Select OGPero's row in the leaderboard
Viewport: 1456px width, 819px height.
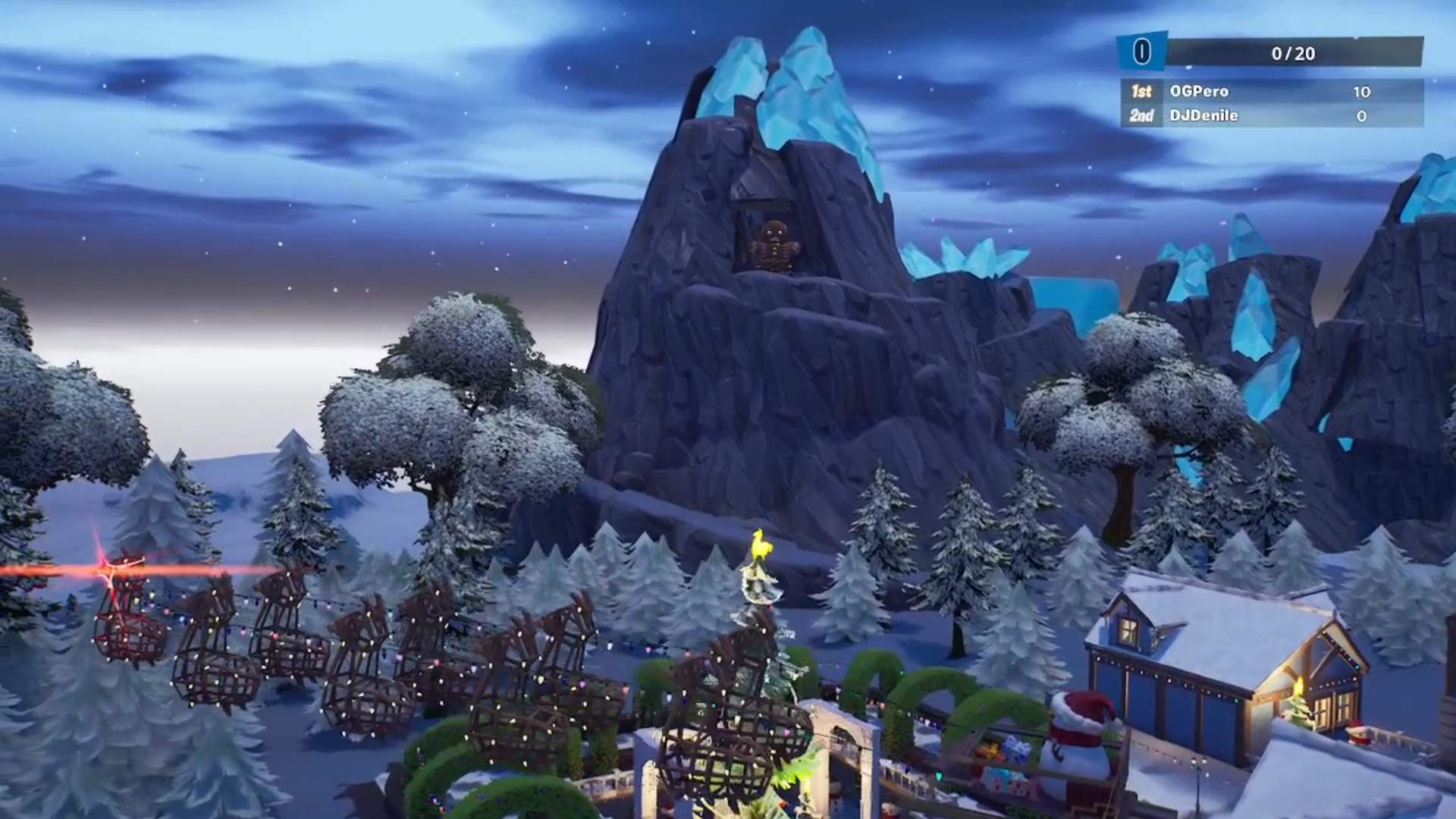[x=1271, y=92]
